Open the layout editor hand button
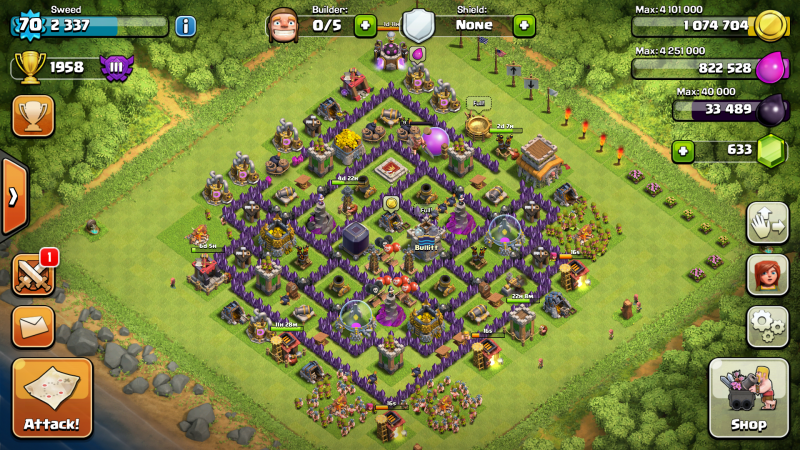This screenshot has width=800, height=450. (767, 222)
